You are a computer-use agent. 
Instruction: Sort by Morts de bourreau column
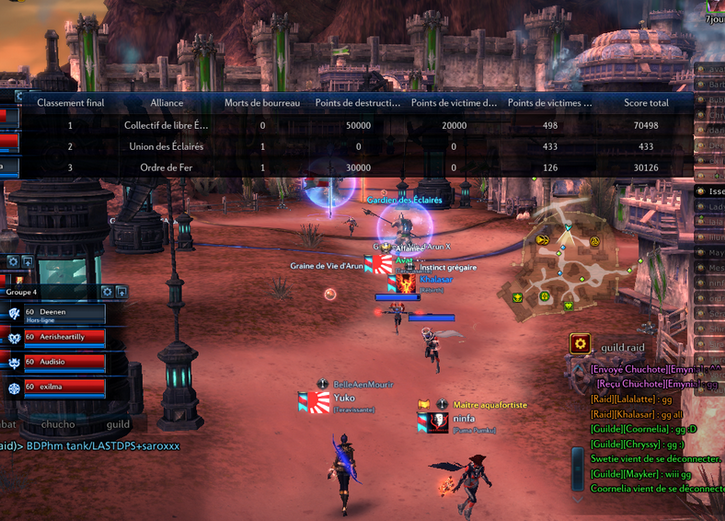tap(262, 103)
